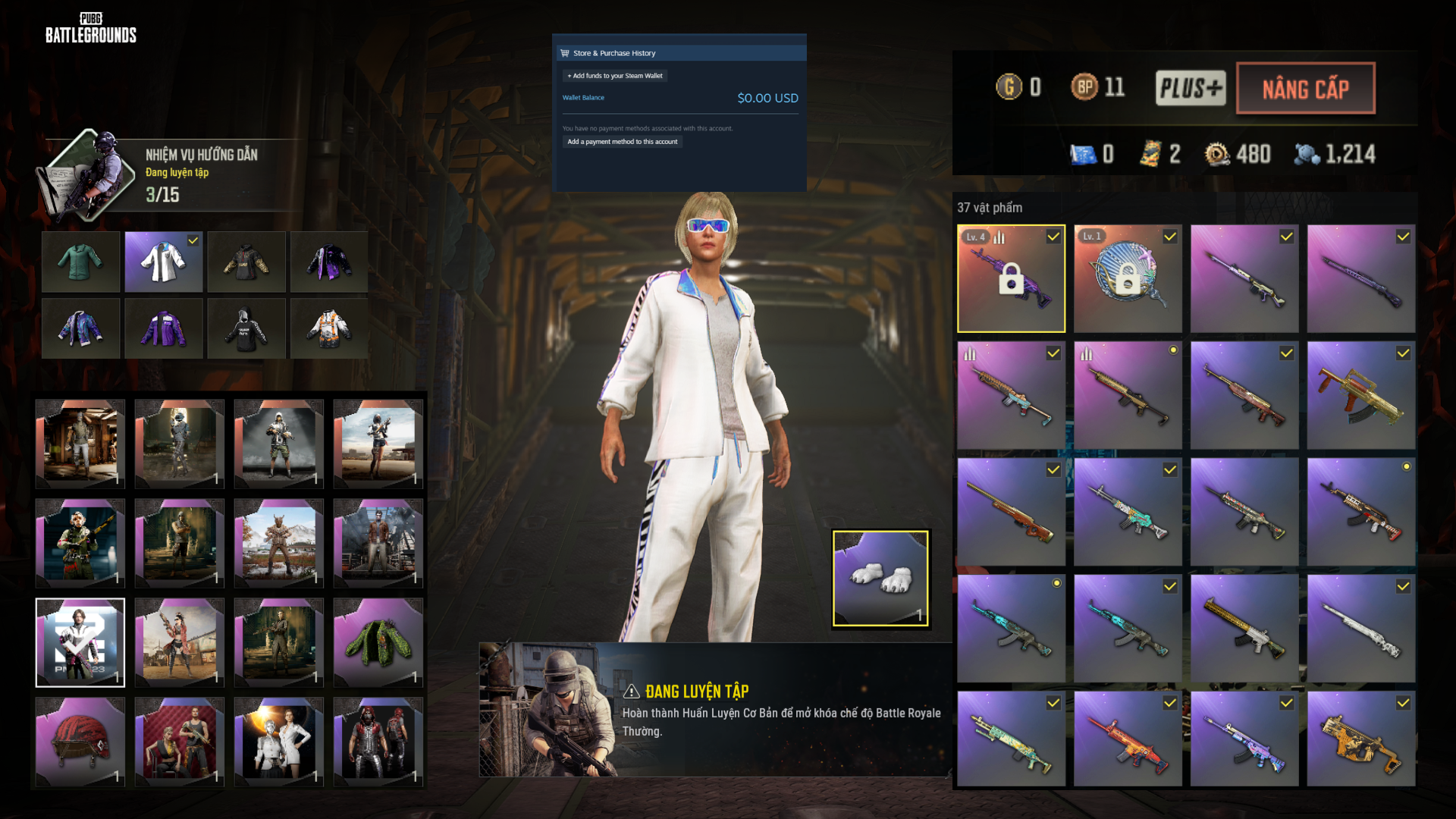This screenshot has width=1456, height=819.
Task: Choose the orange and white jacket
Action: (329, 329)
